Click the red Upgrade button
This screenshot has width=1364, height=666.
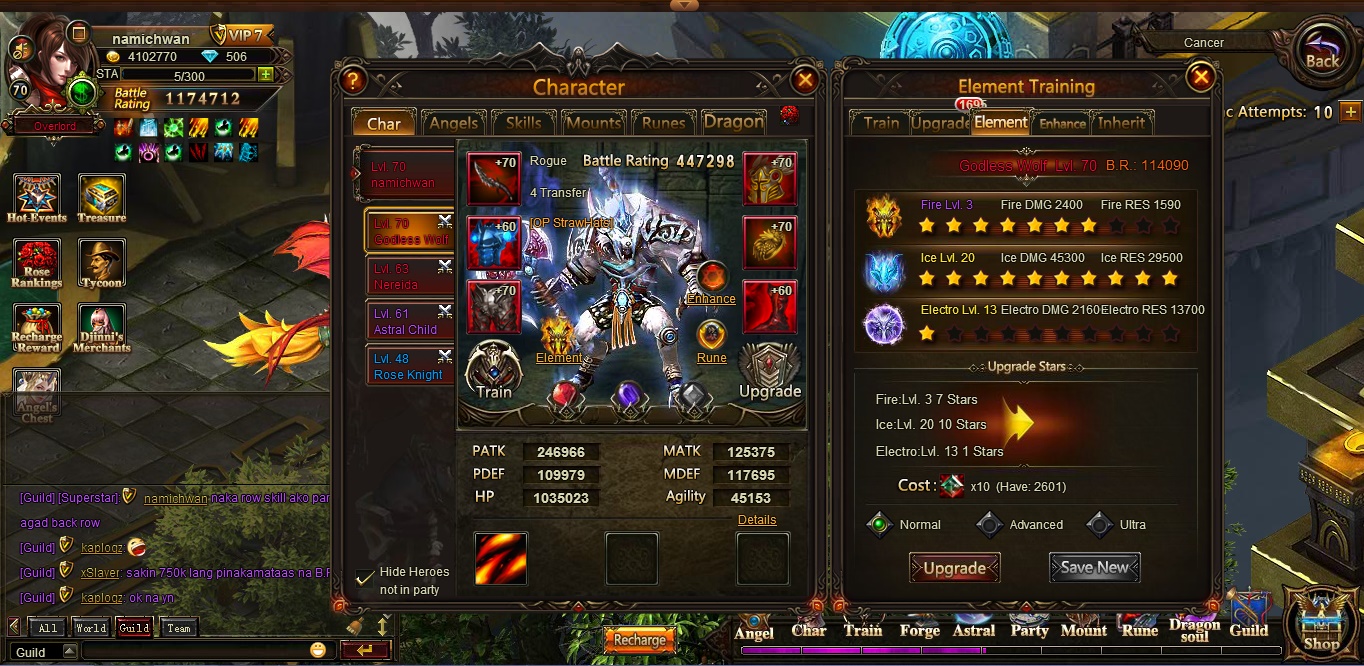click(954, 568)
